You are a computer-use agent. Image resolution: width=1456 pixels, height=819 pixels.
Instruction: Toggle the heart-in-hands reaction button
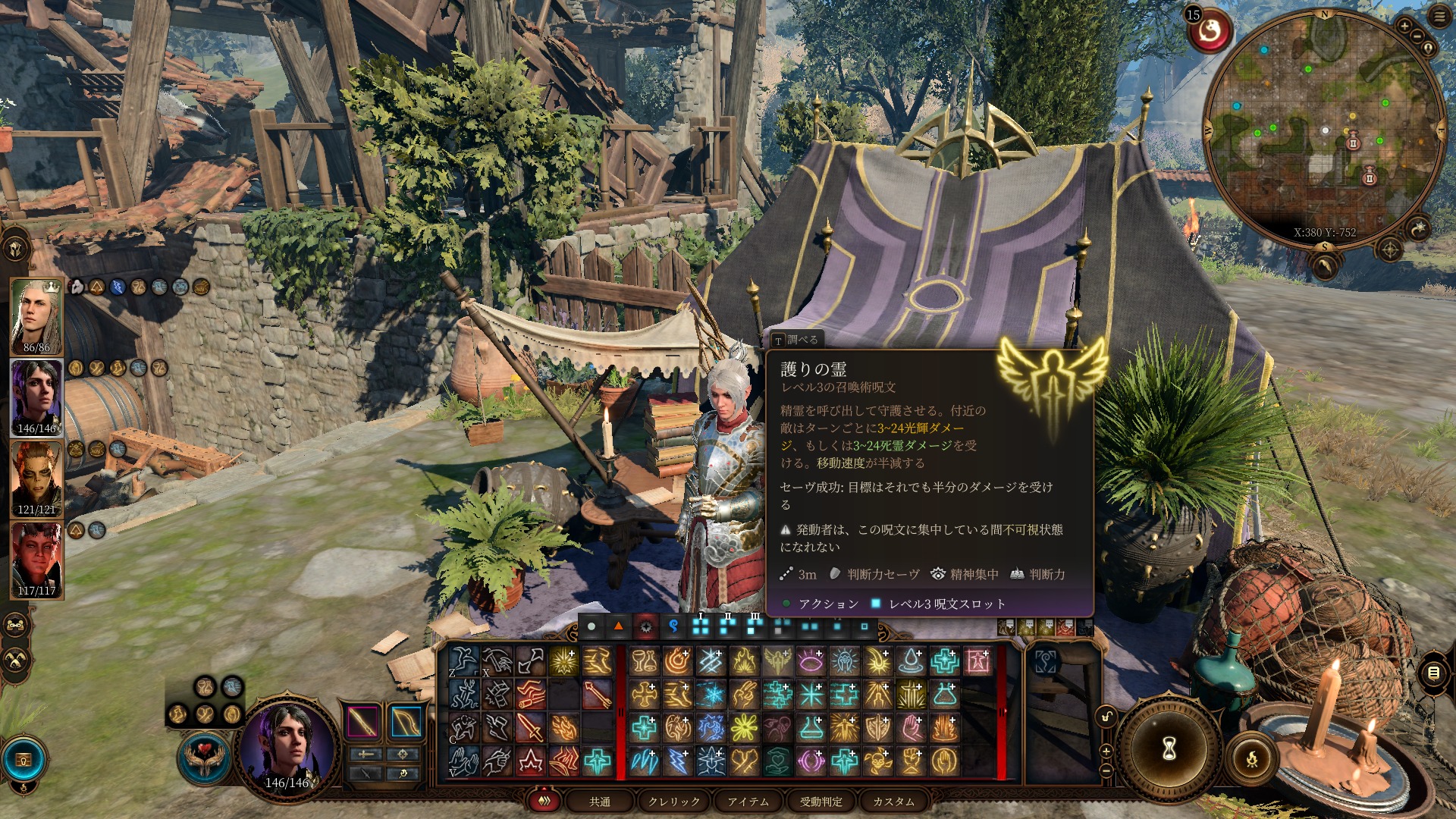coord(204,755)
